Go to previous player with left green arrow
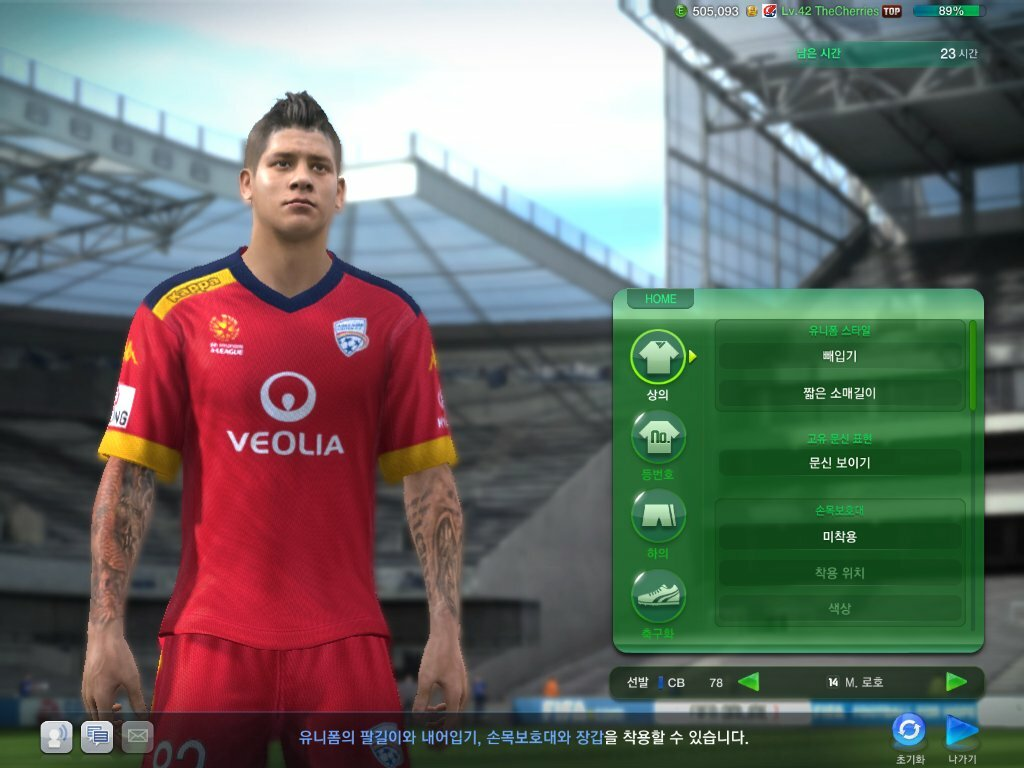The image size is (1024, 768). [x=748, y=682]
